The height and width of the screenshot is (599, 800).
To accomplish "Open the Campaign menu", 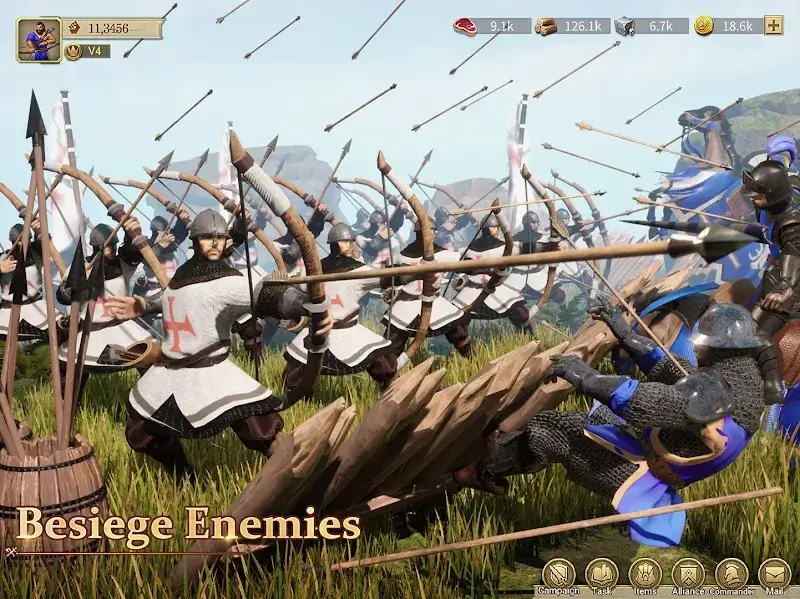I will point(559,575).
